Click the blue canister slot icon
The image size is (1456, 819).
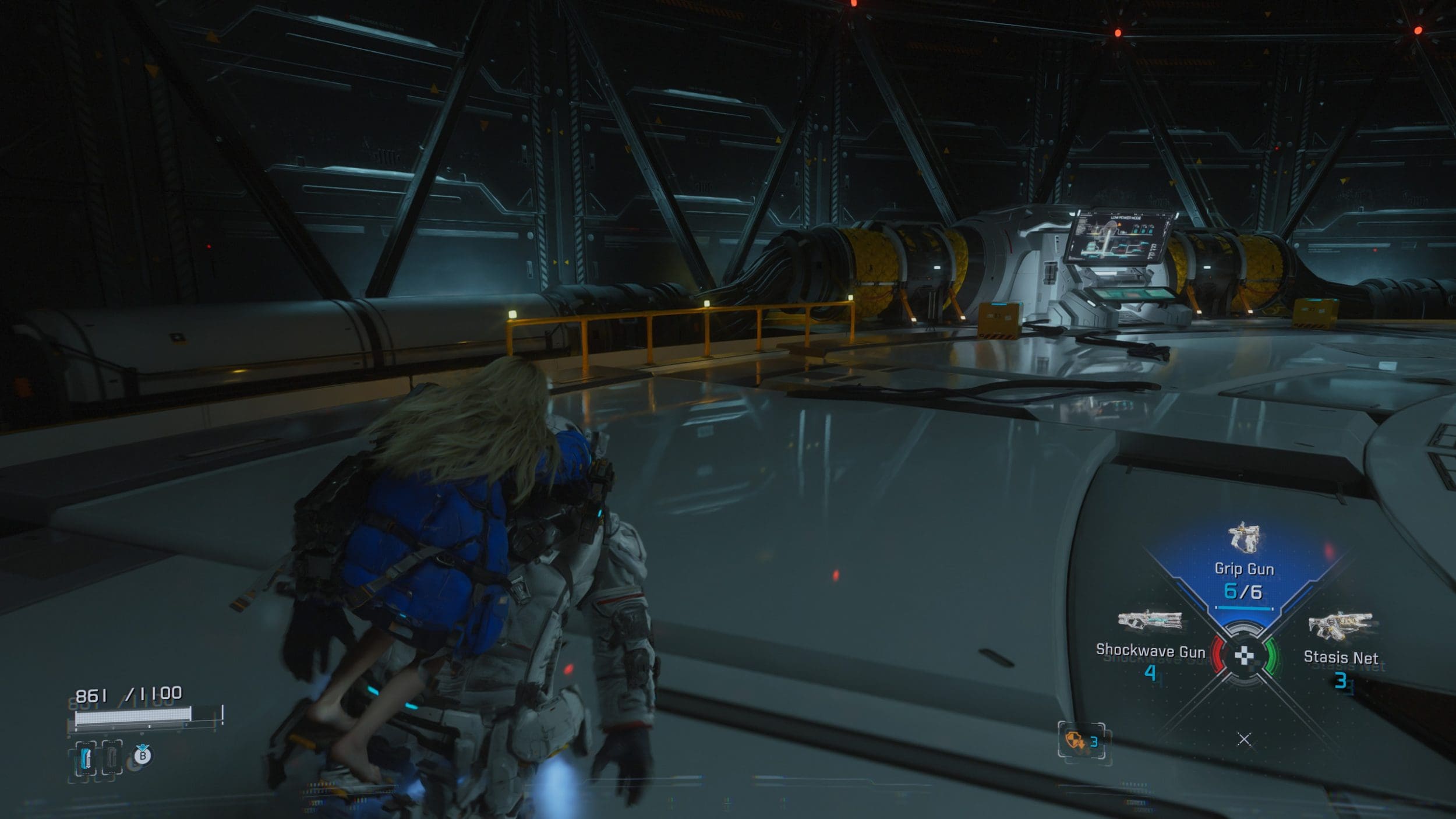[x=86, y=758]
